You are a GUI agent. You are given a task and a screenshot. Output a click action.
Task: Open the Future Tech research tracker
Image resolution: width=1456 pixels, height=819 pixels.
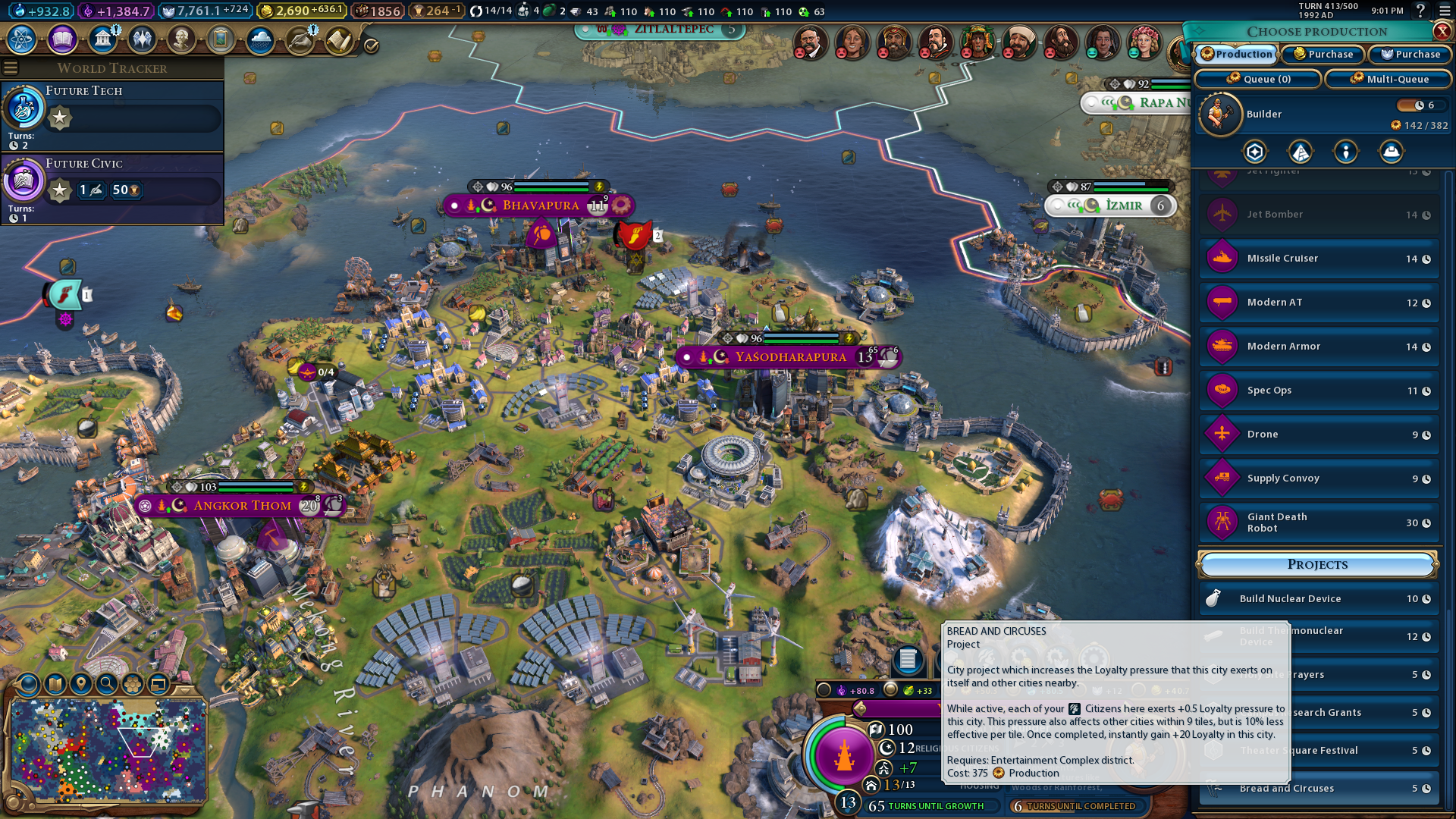click(112, 114)
